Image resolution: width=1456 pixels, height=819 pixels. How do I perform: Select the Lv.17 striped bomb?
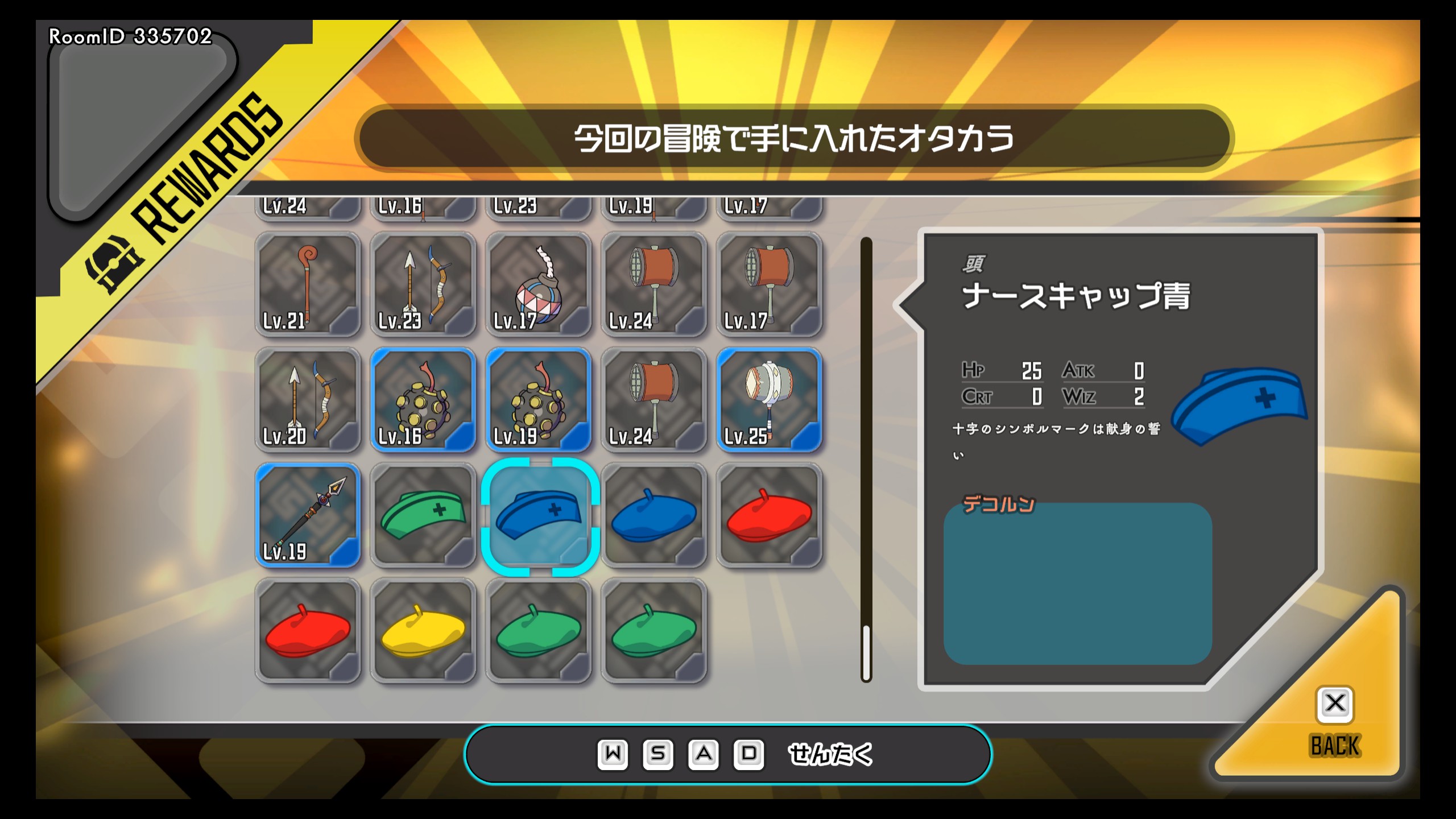(538, 284)
